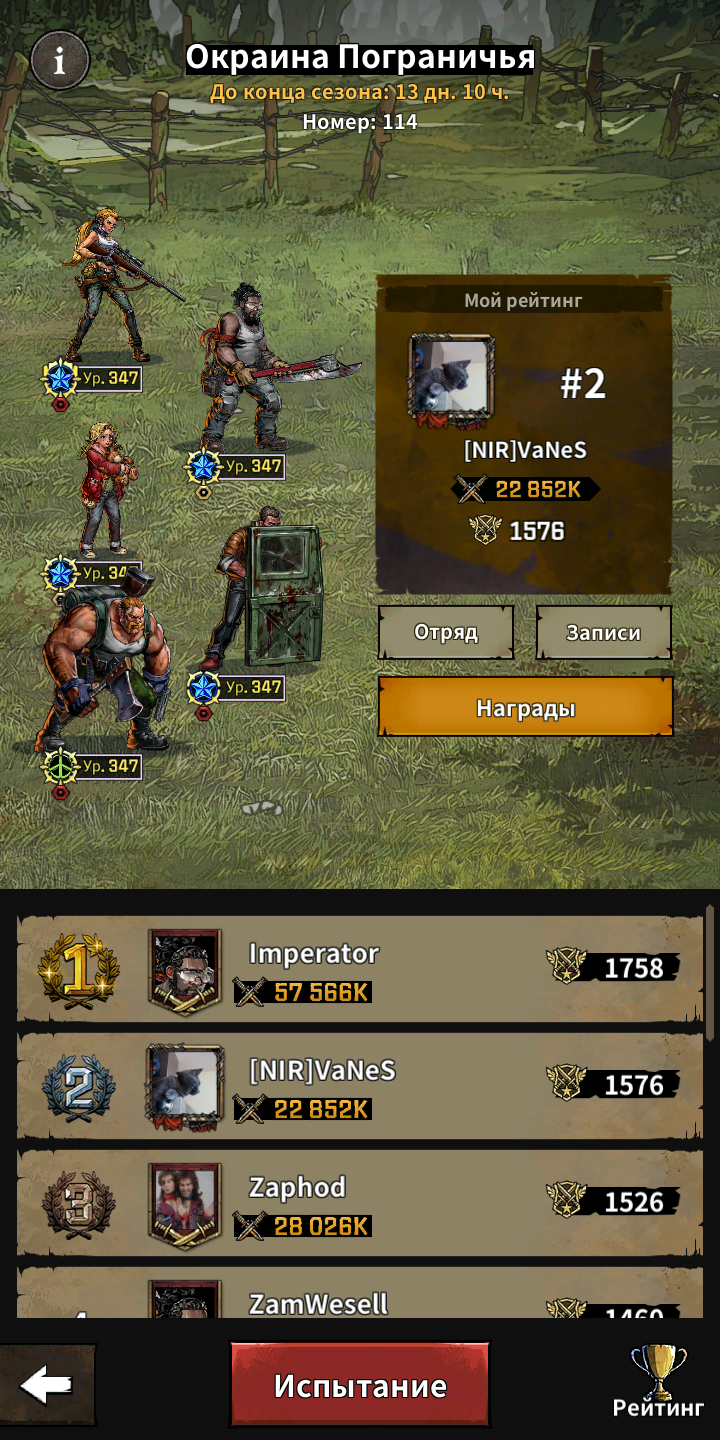Open Zaphod's avatar portrait
Viewport: 720px width, 1440px height.
185,1203
